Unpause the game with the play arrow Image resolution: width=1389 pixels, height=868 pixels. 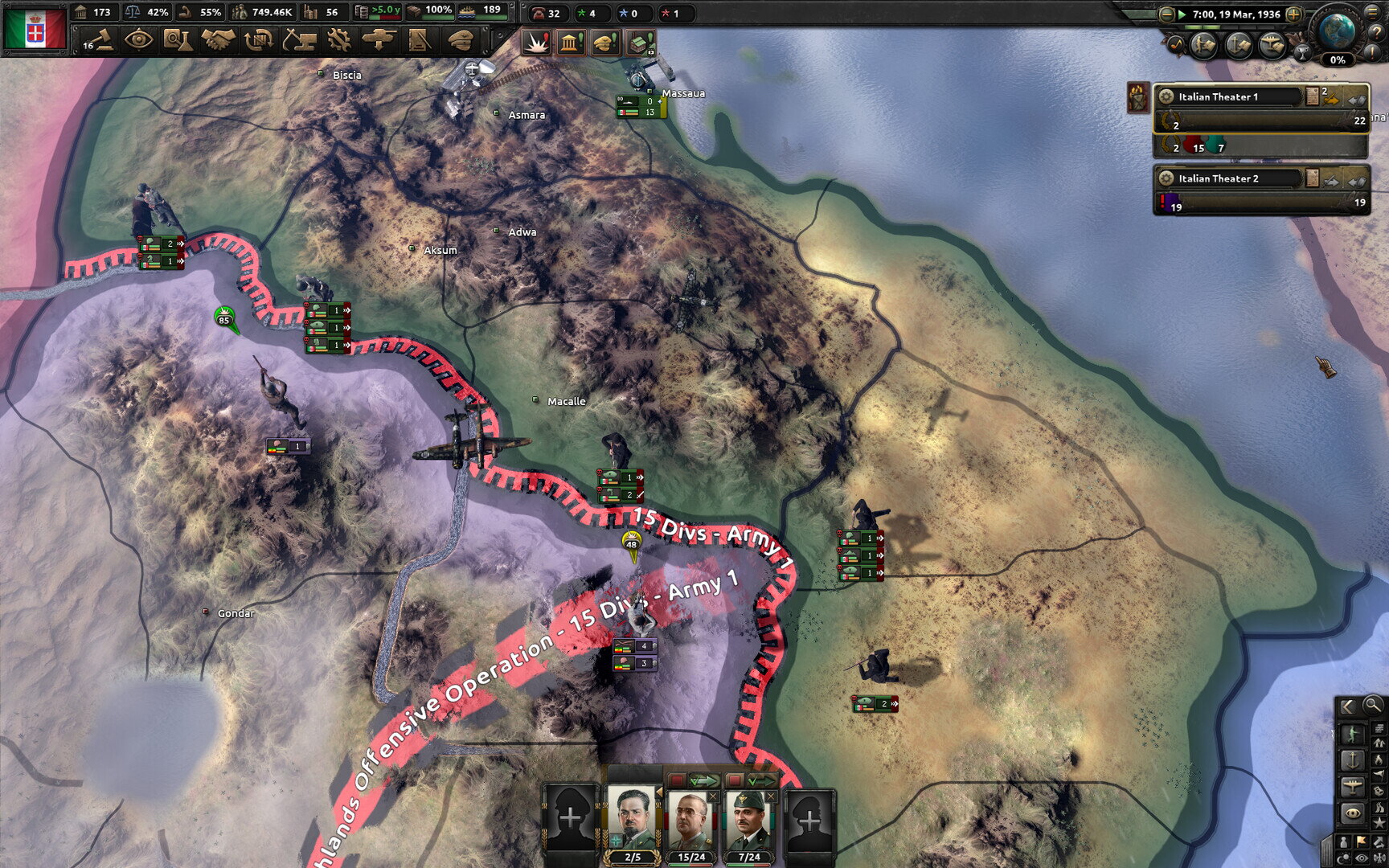coord(1181,14)
